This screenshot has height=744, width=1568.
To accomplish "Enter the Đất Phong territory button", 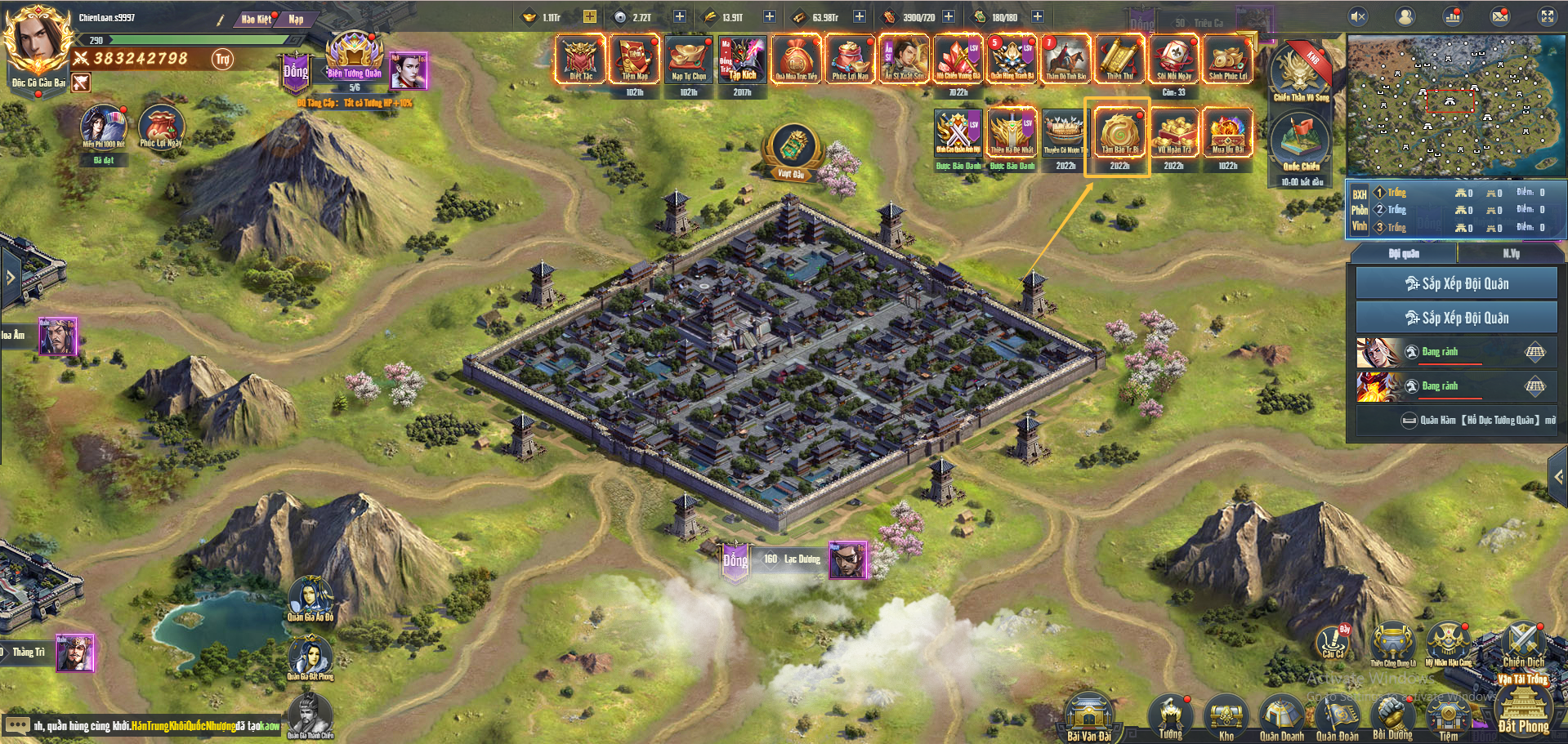I will click(x=1523, y=711).
